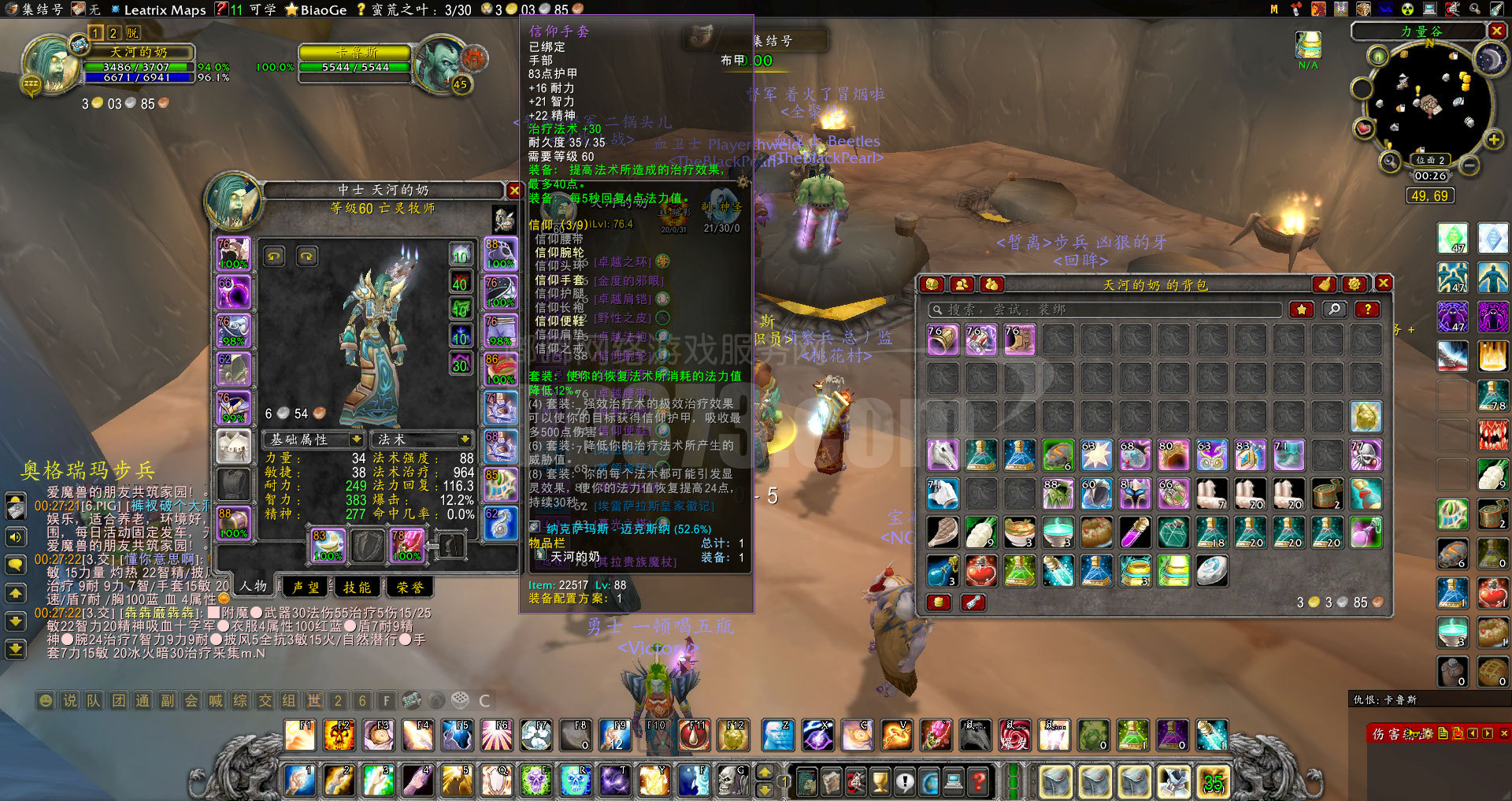Switch to the 声望 reputation tab
The height and width of the screenshot is (801, 1512).
306,587
